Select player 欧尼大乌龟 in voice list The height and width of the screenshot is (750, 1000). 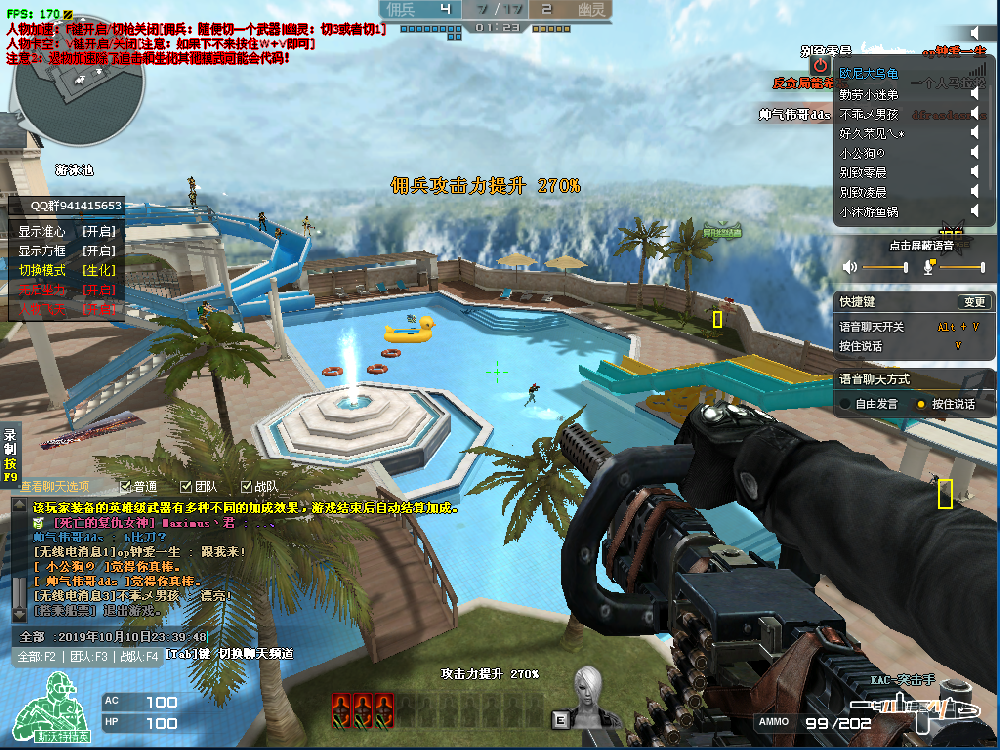[869, 74]
